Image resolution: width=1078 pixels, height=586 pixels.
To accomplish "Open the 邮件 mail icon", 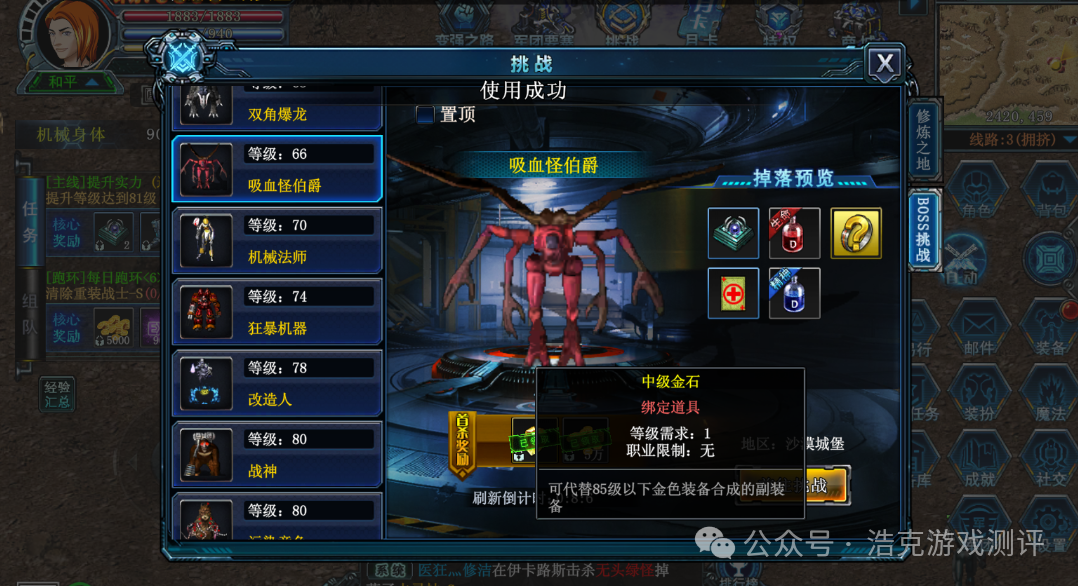I will 979,331.
